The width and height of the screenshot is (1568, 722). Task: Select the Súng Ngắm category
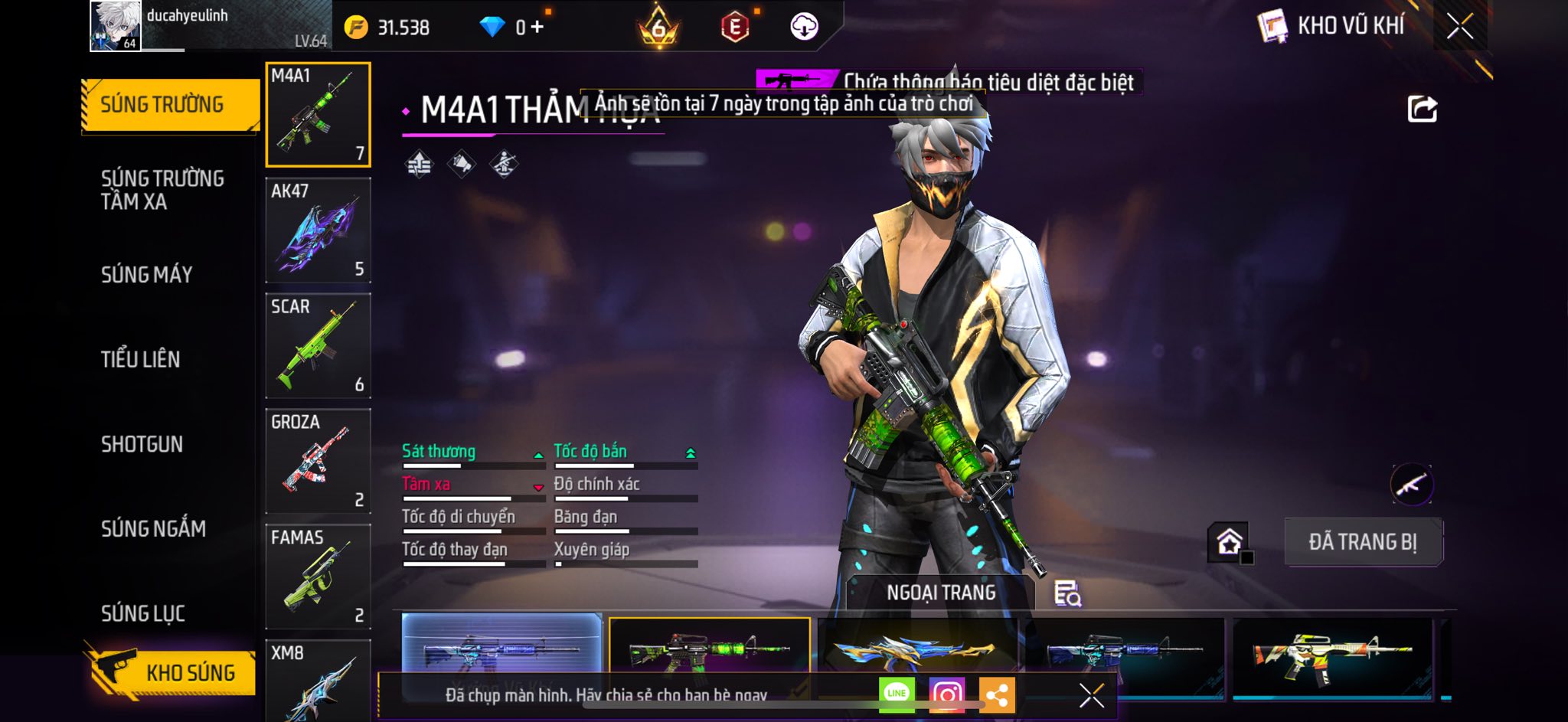[x=153, y=529]
